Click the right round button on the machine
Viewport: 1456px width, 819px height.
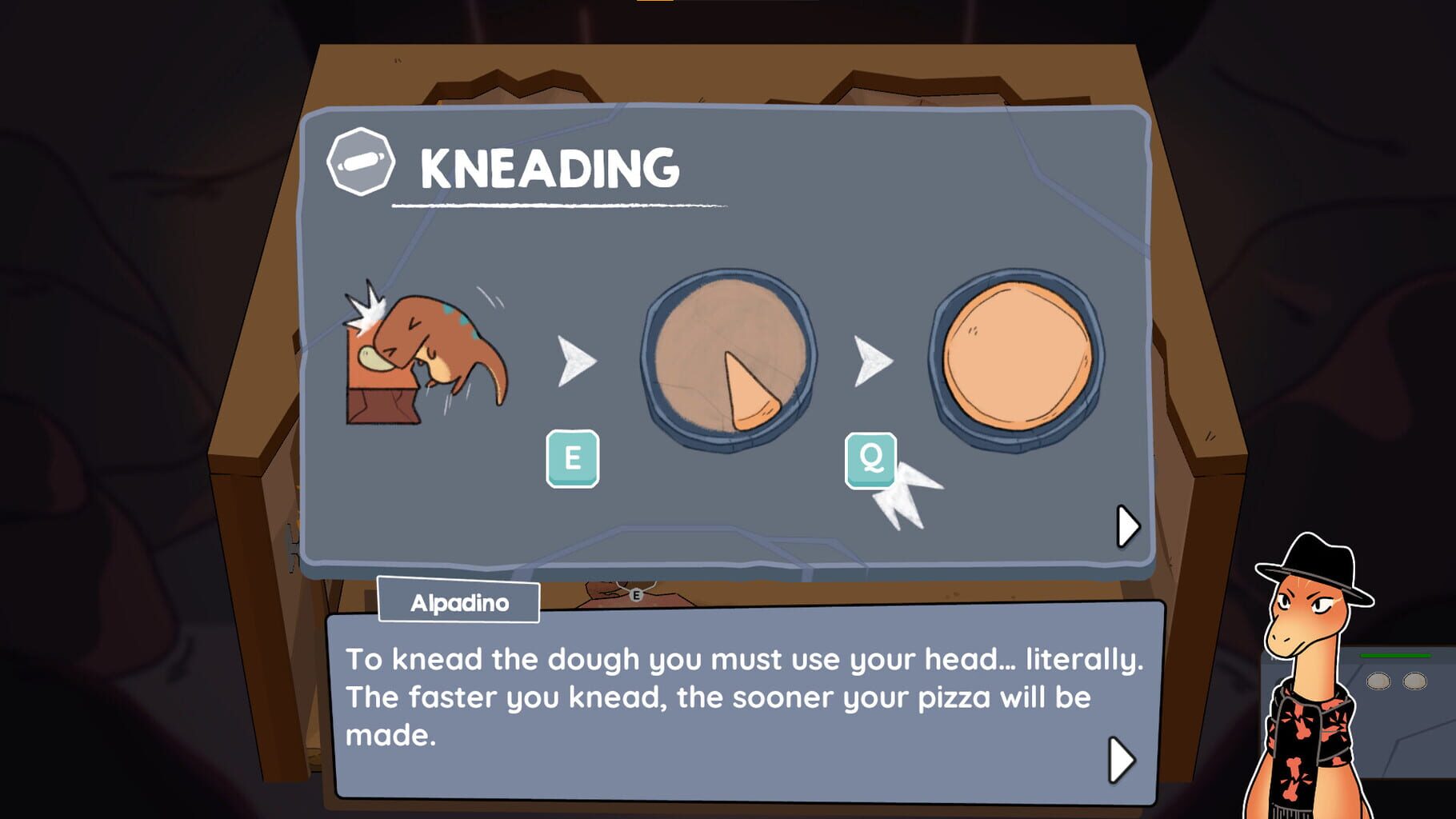[x=1414, y=681]
